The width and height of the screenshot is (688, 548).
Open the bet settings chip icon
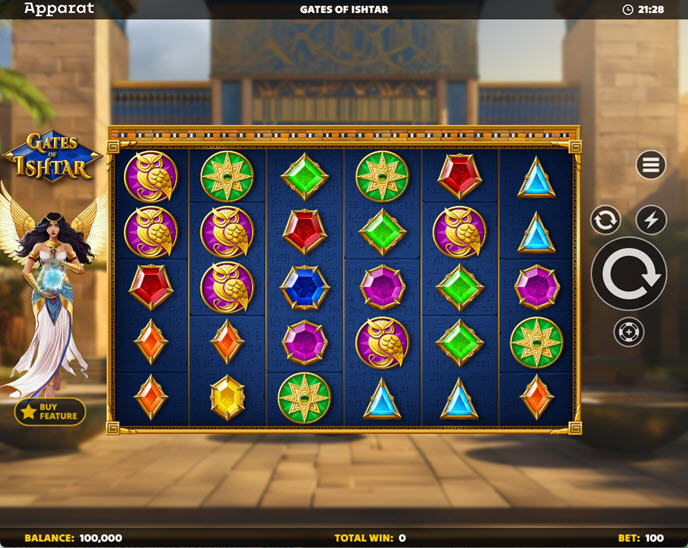coord(629,332)
